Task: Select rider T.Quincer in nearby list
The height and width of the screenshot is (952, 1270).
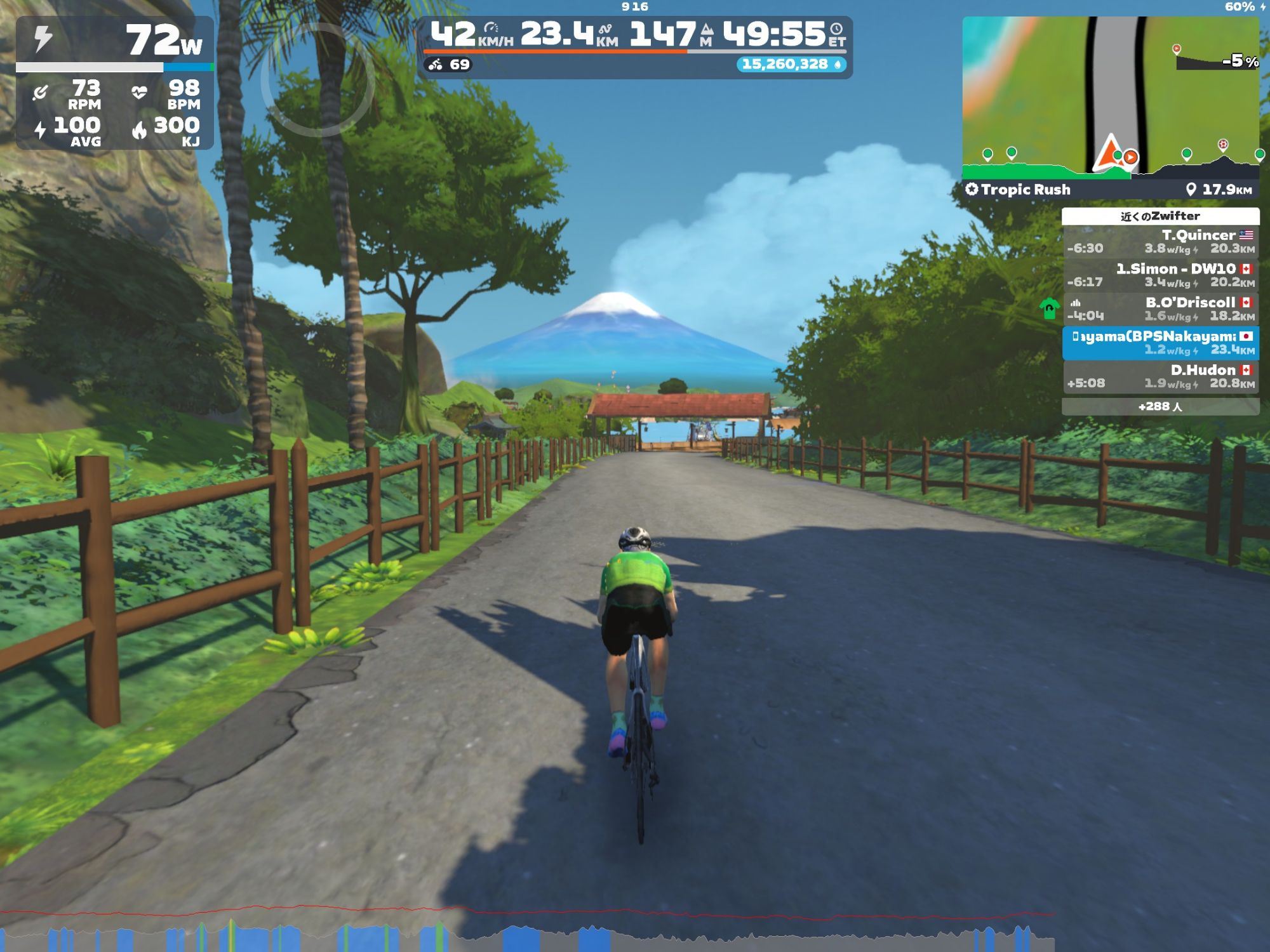Action: [x=1160, y=242]
